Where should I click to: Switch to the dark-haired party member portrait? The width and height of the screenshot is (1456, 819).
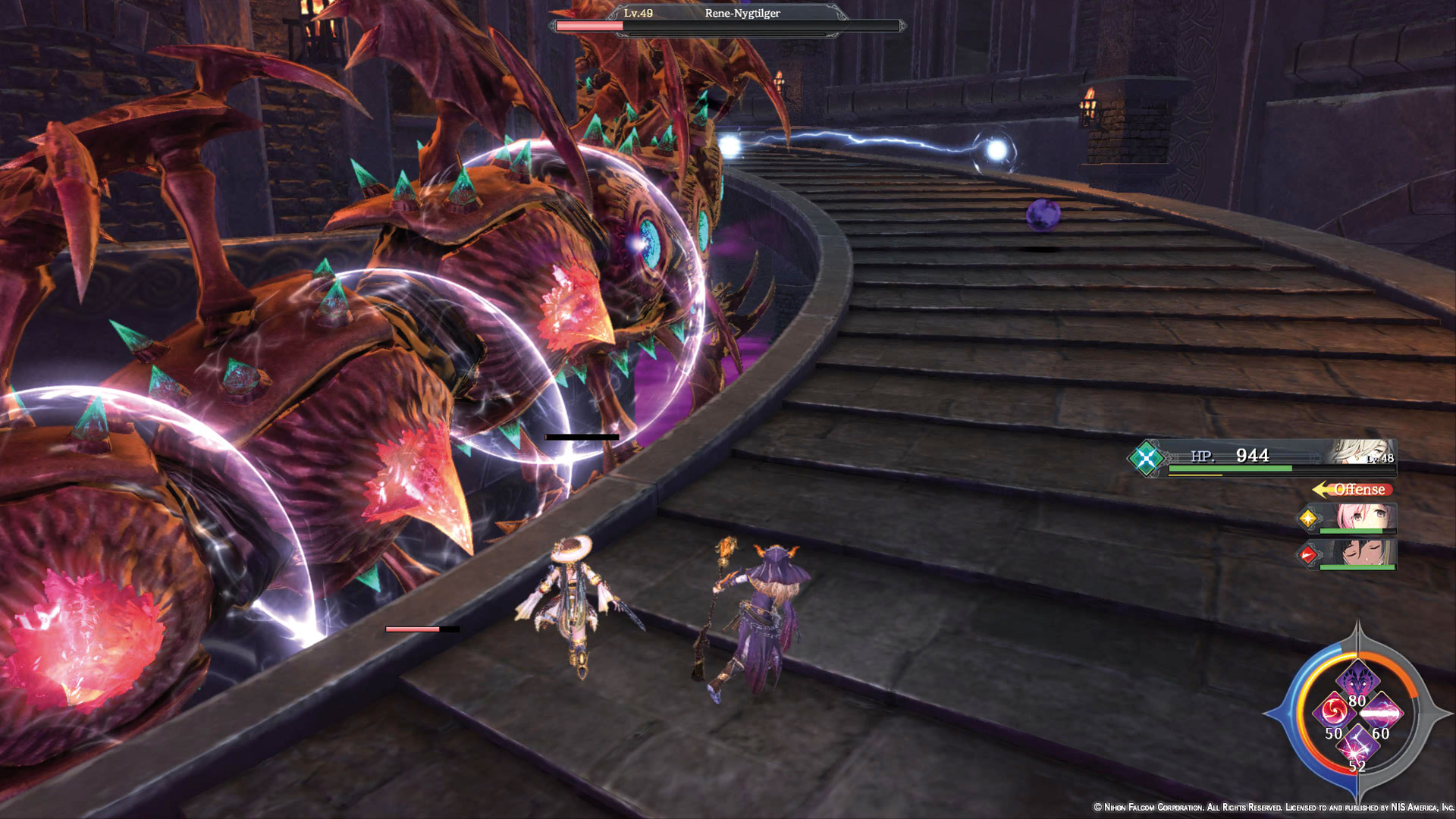(x=1359, y=554)
